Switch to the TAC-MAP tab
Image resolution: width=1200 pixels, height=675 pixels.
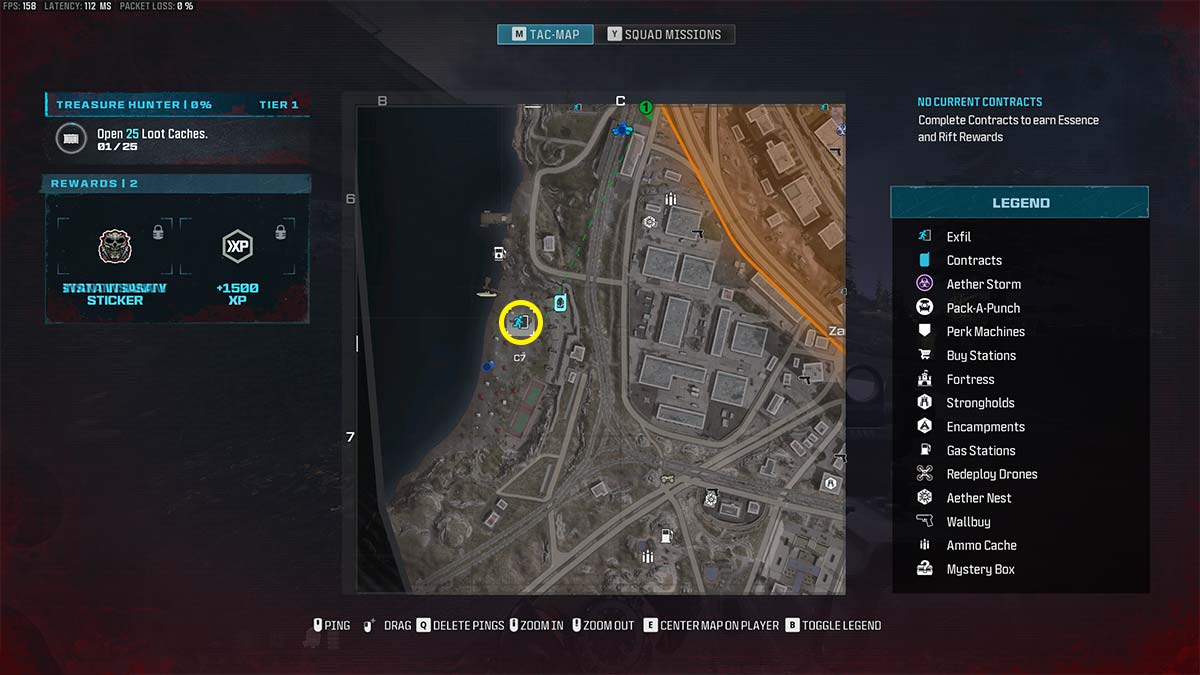(x=545, y=34)
